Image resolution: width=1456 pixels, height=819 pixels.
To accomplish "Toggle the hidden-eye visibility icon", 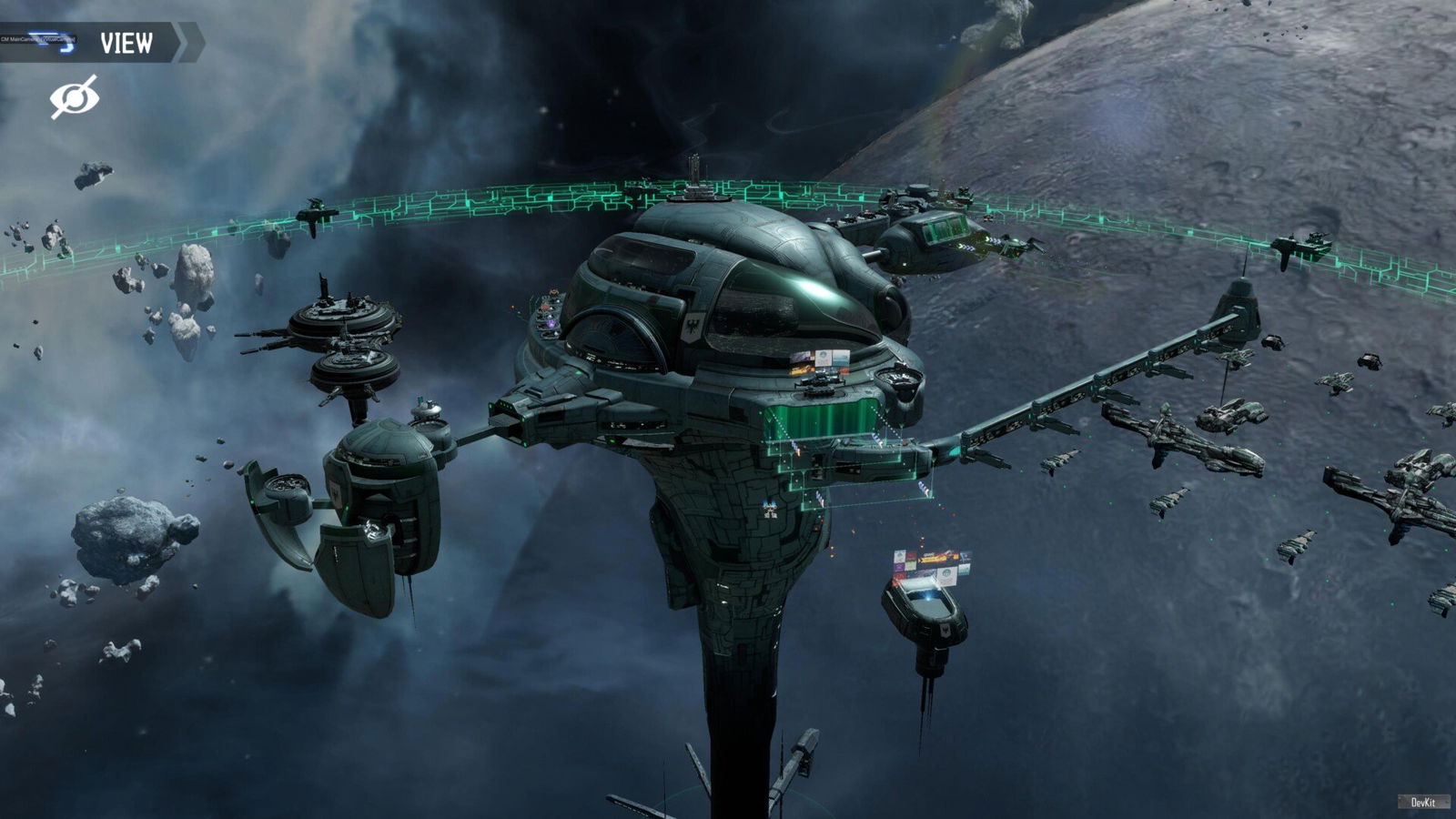I will point(76,96).
